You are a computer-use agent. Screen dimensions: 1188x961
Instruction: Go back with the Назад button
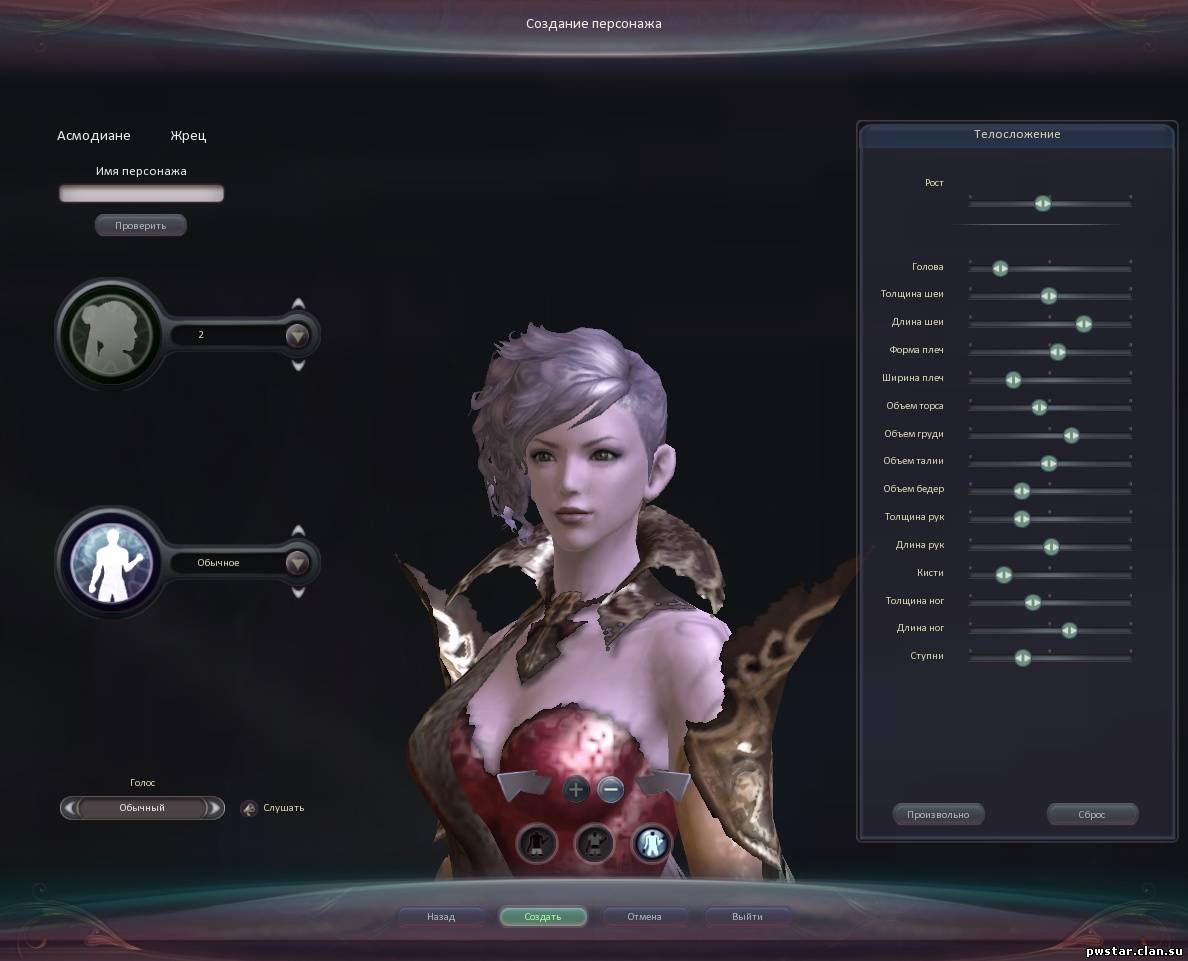(441, 916)
